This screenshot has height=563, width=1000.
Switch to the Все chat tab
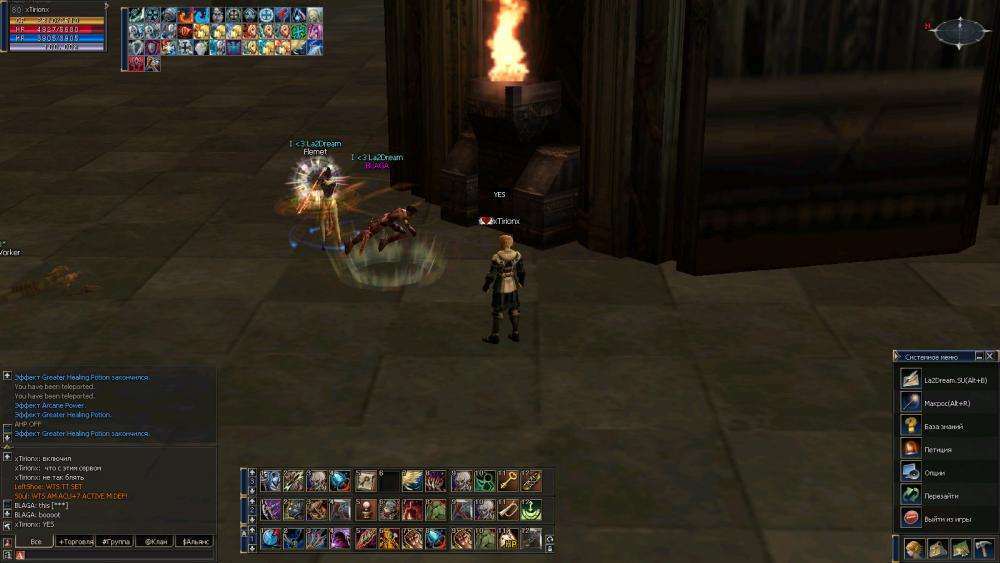pos(35,541)
